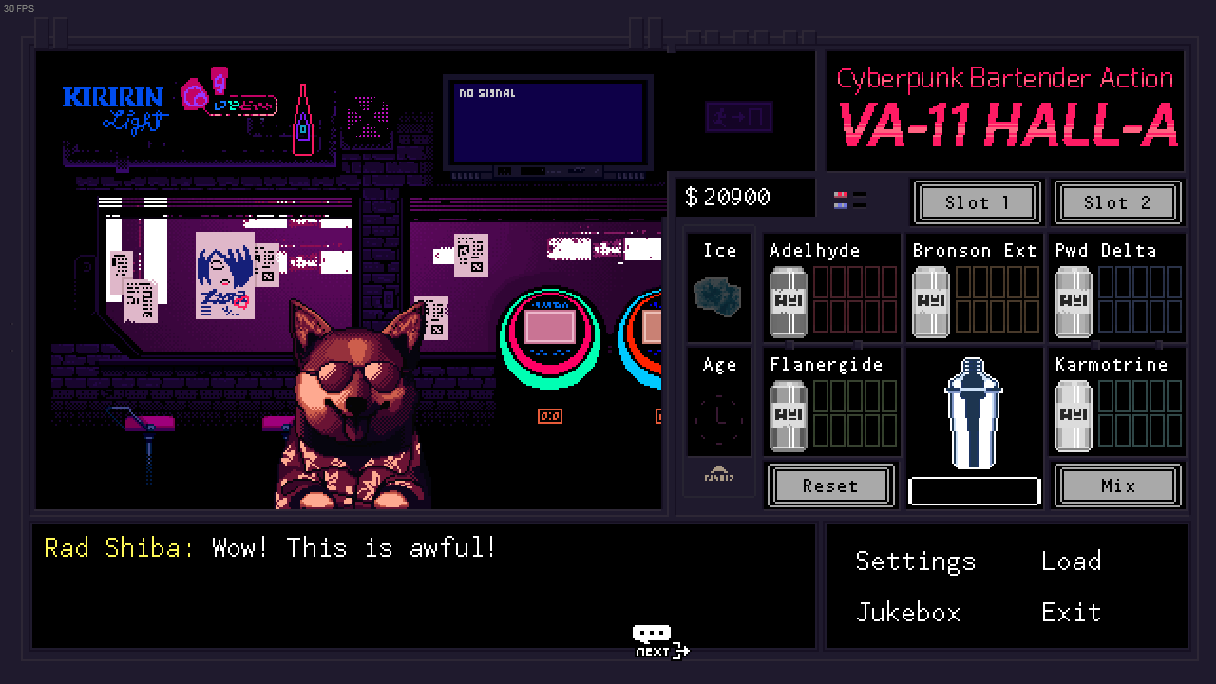Viewport: 1216px width, 684px height.
Task: Reset the current drink
Action: [x=829, y=486]
